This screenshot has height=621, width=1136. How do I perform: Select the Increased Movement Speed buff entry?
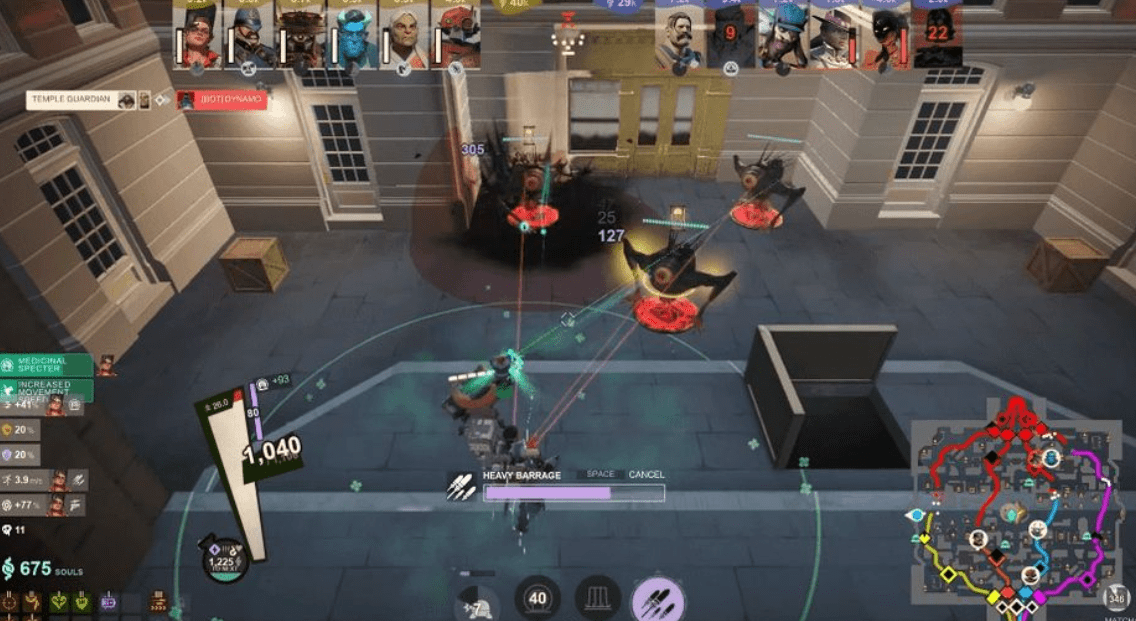point(47,387)
